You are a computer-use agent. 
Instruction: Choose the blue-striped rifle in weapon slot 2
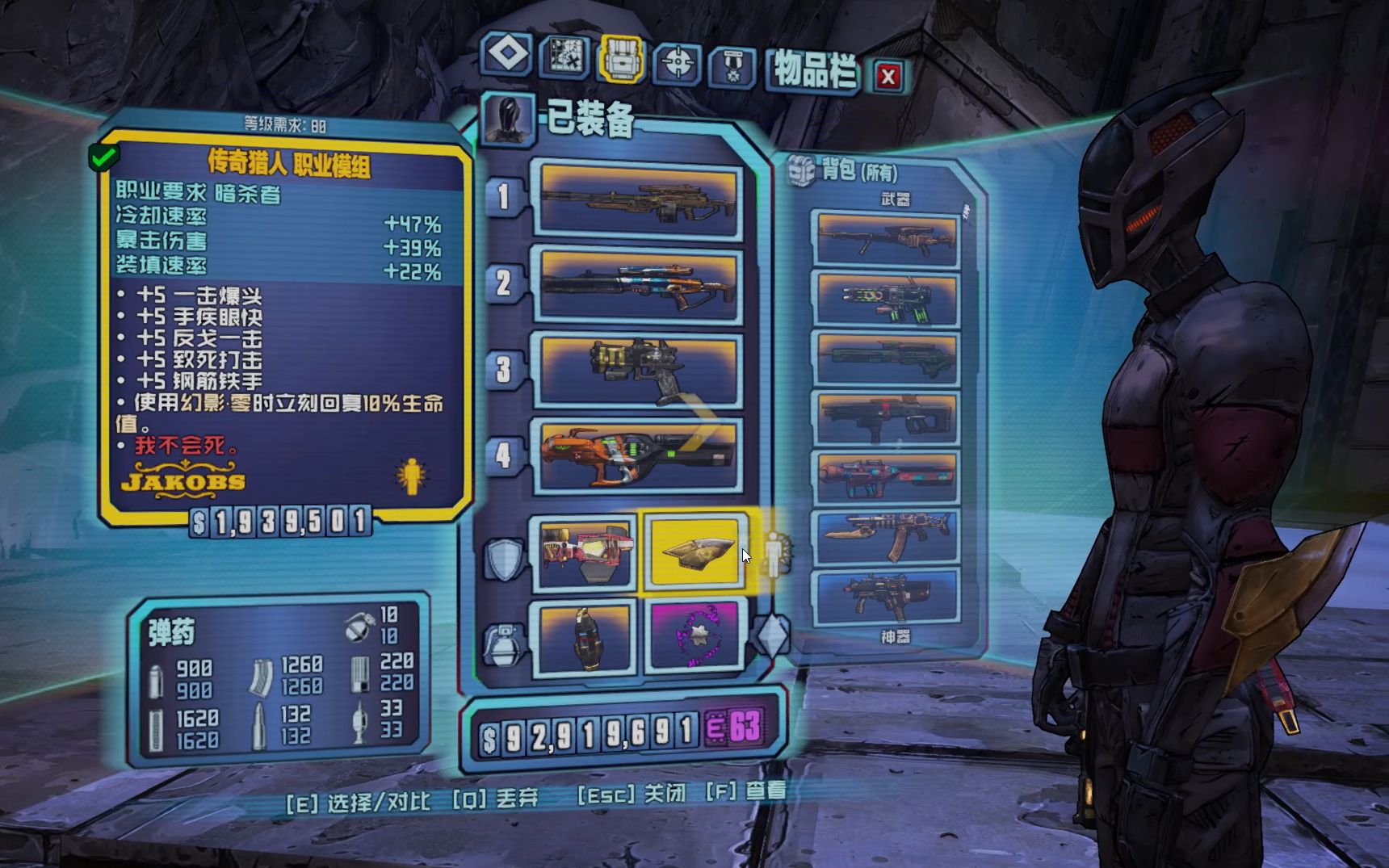(x=639, y=285)
